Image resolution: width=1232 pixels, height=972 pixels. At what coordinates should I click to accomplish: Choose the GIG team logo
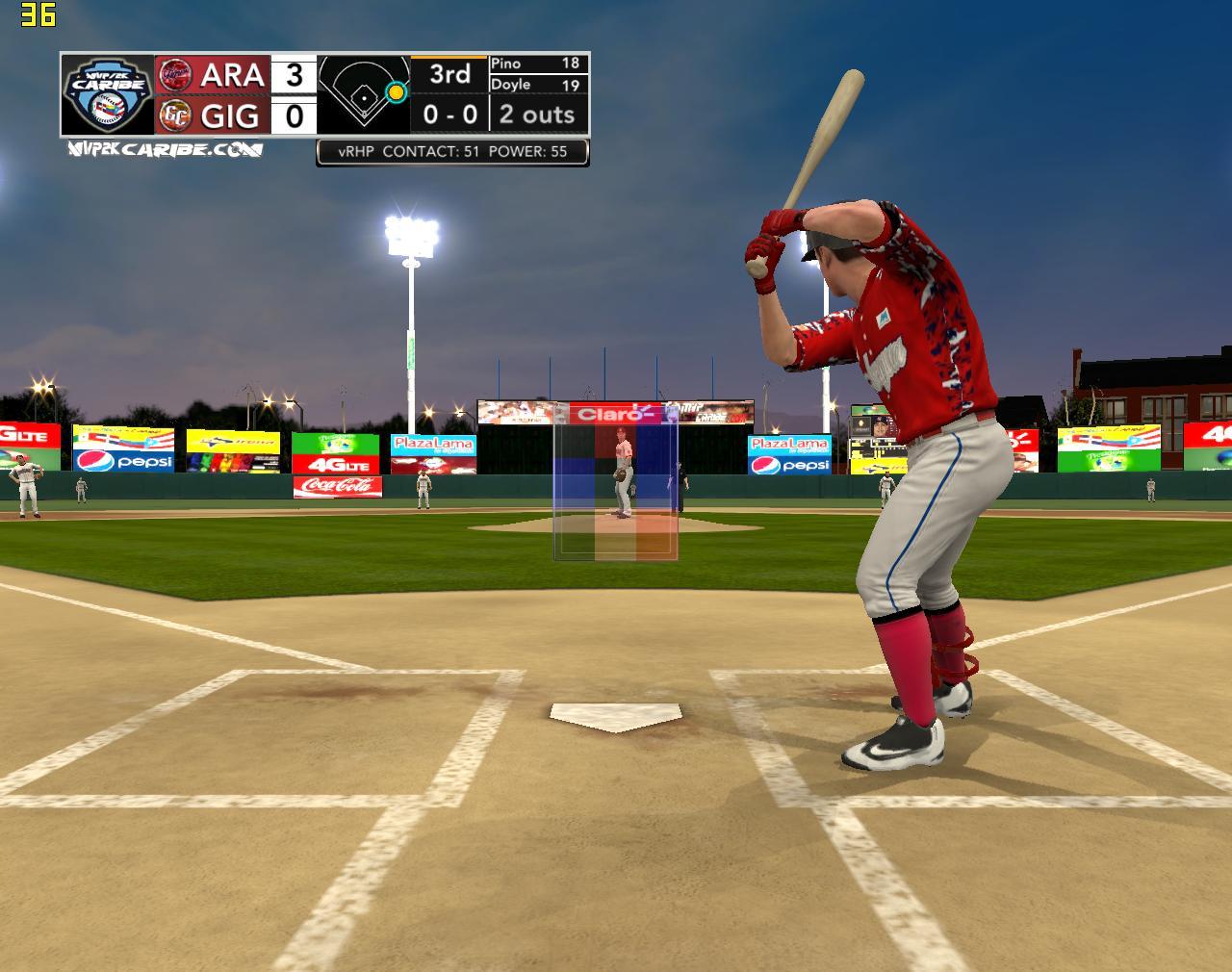tap(175, 115)
